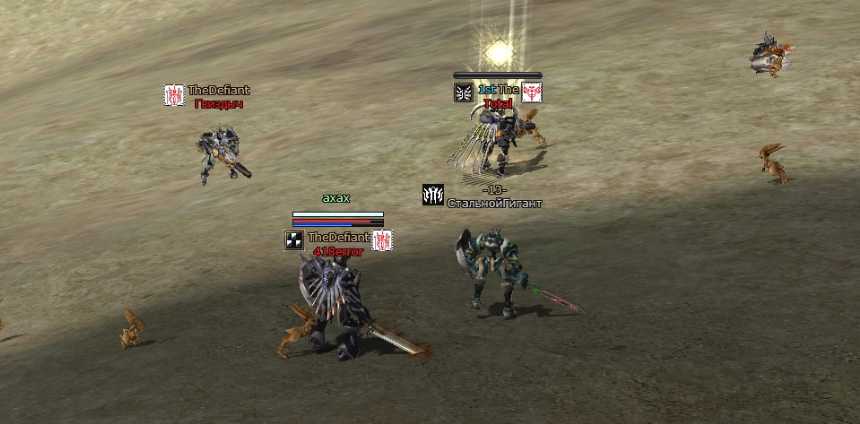Target the "418error" player nameplate

point(338,252)
